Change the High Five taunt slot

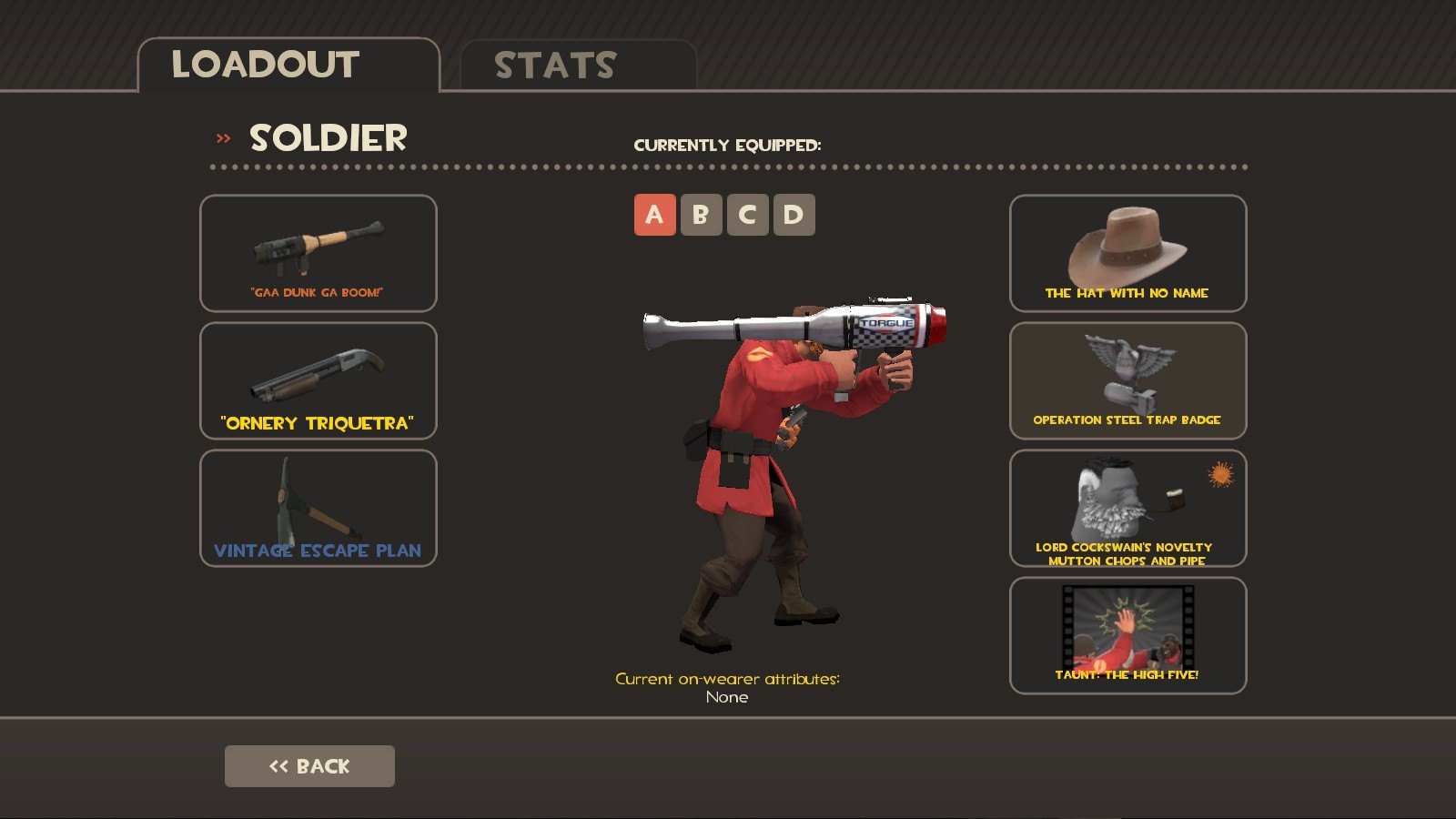(1127, 635)
